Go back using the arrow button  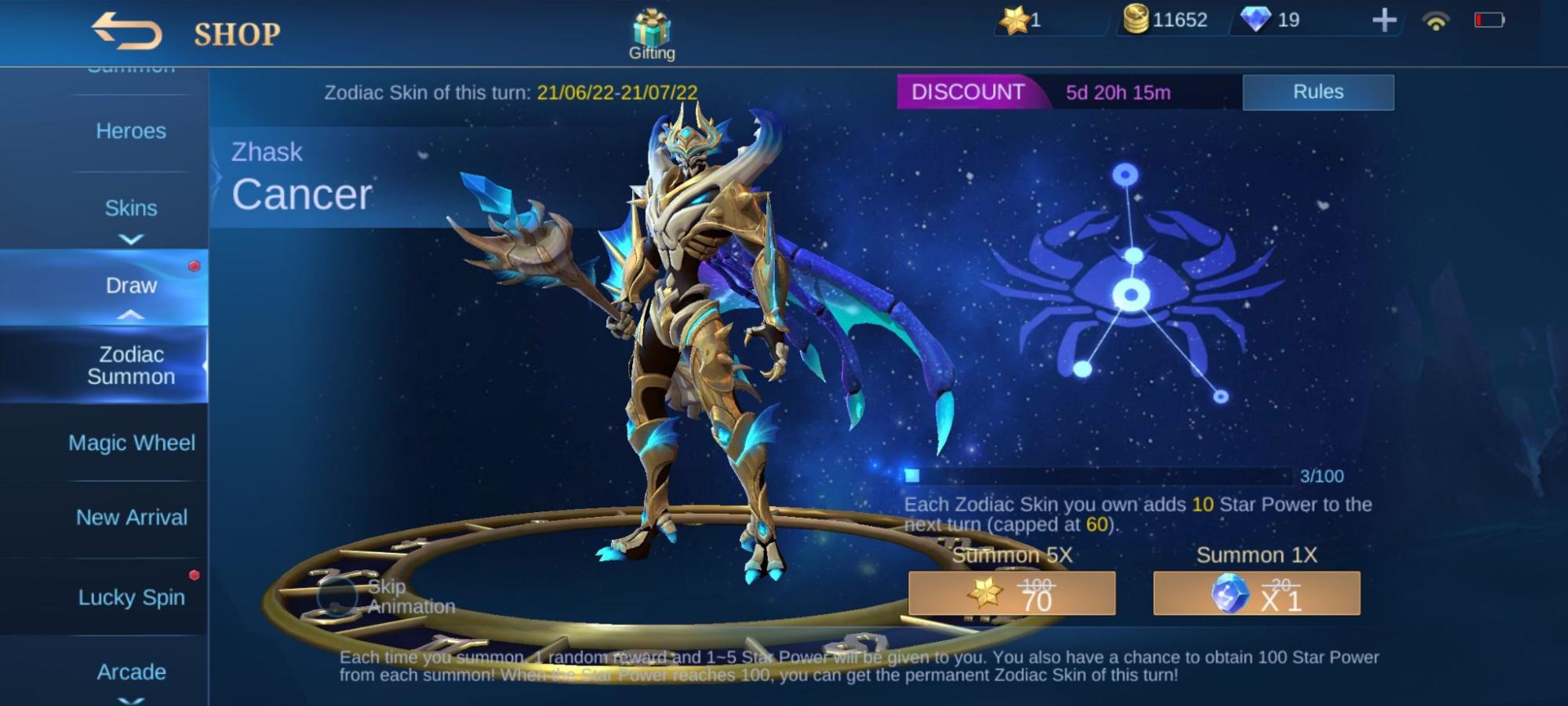(x=127, y=31)
